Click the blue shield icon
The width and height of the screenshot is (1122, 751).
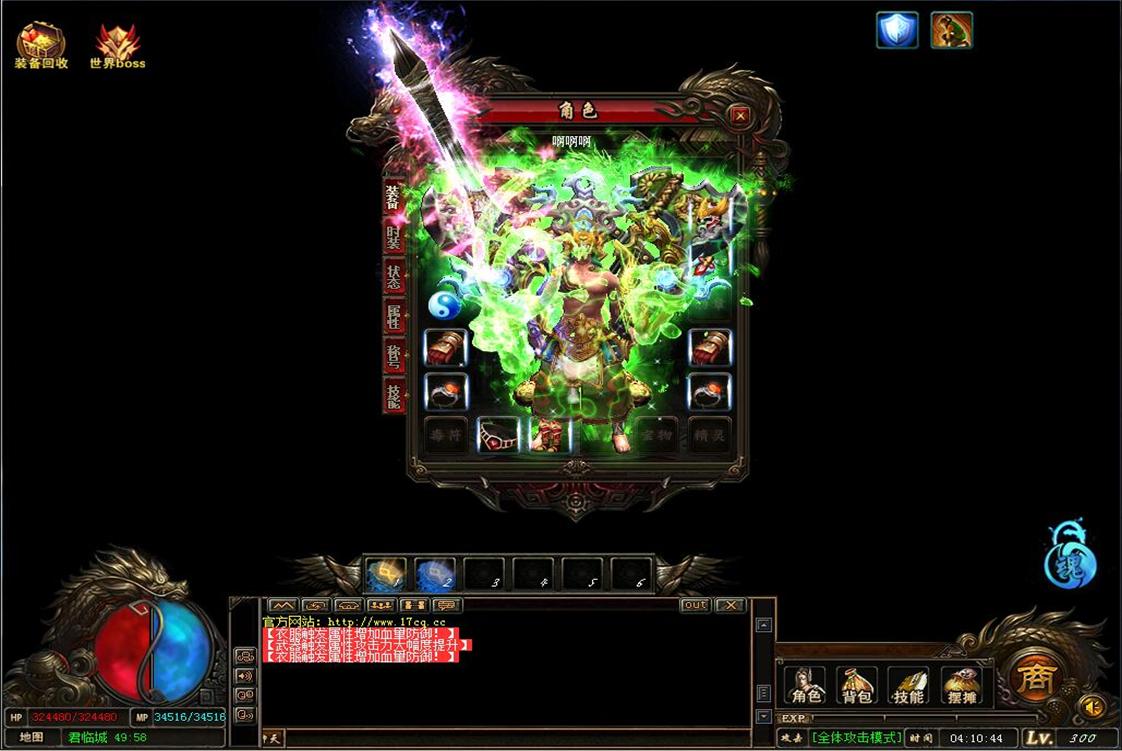[897, 30]
